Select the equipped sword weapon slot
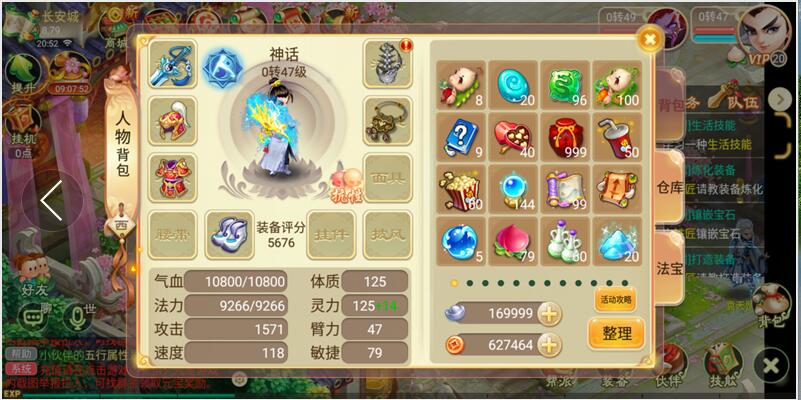 pyautogui.click(x=173, y=65)
